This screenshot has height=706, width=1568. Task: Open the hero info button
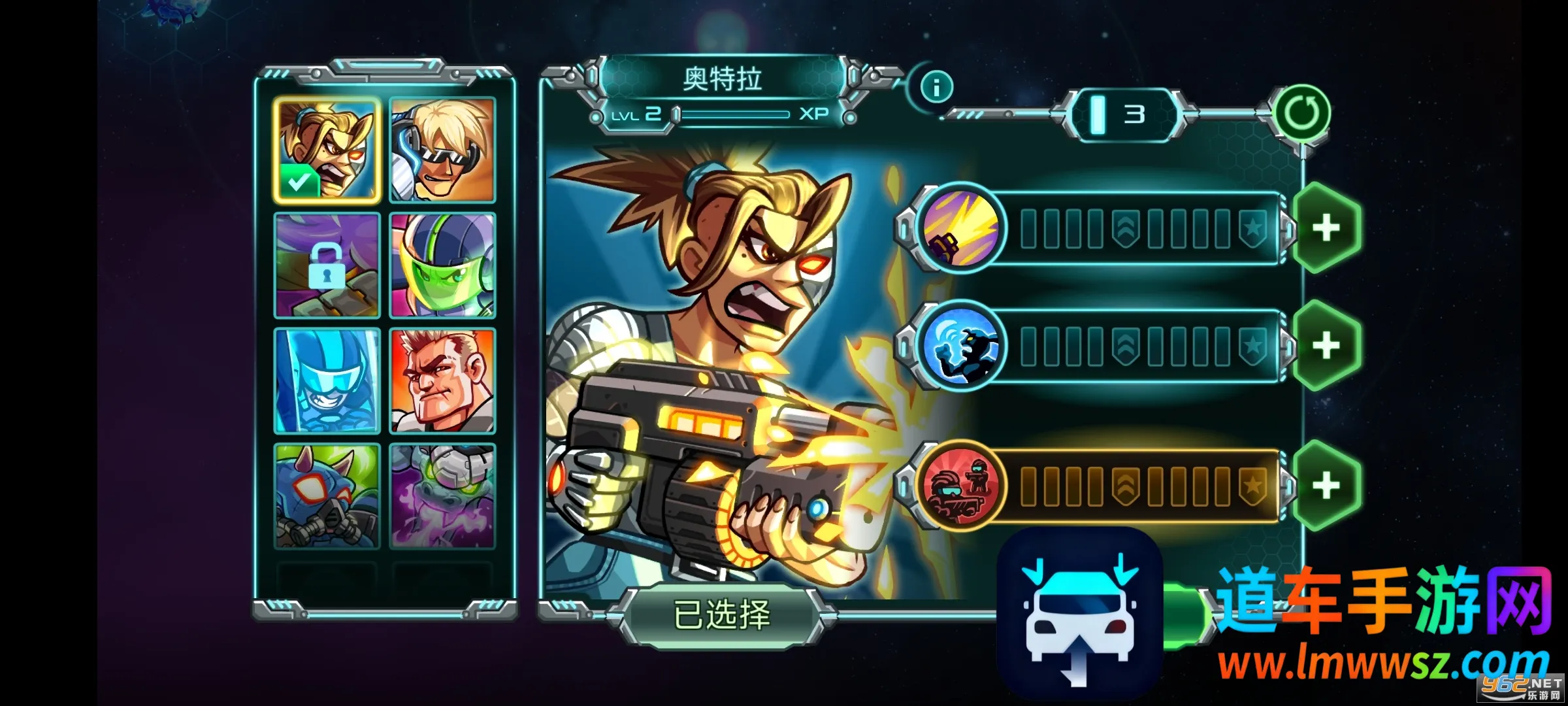tap(937, 87)
